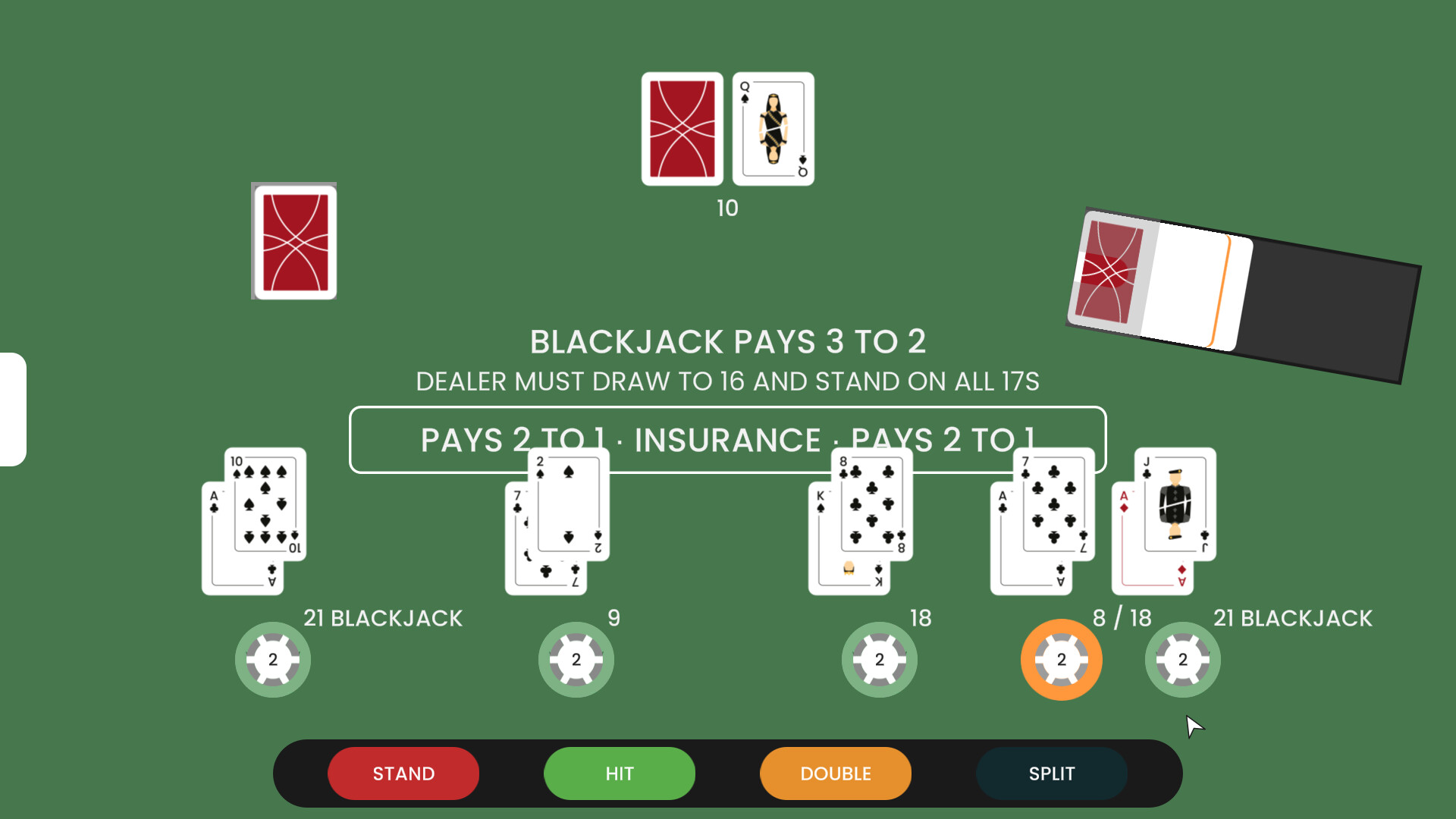Select the Queen of Spades dealer card
The height and width of the screenshot is (819, 1456).
772,127
